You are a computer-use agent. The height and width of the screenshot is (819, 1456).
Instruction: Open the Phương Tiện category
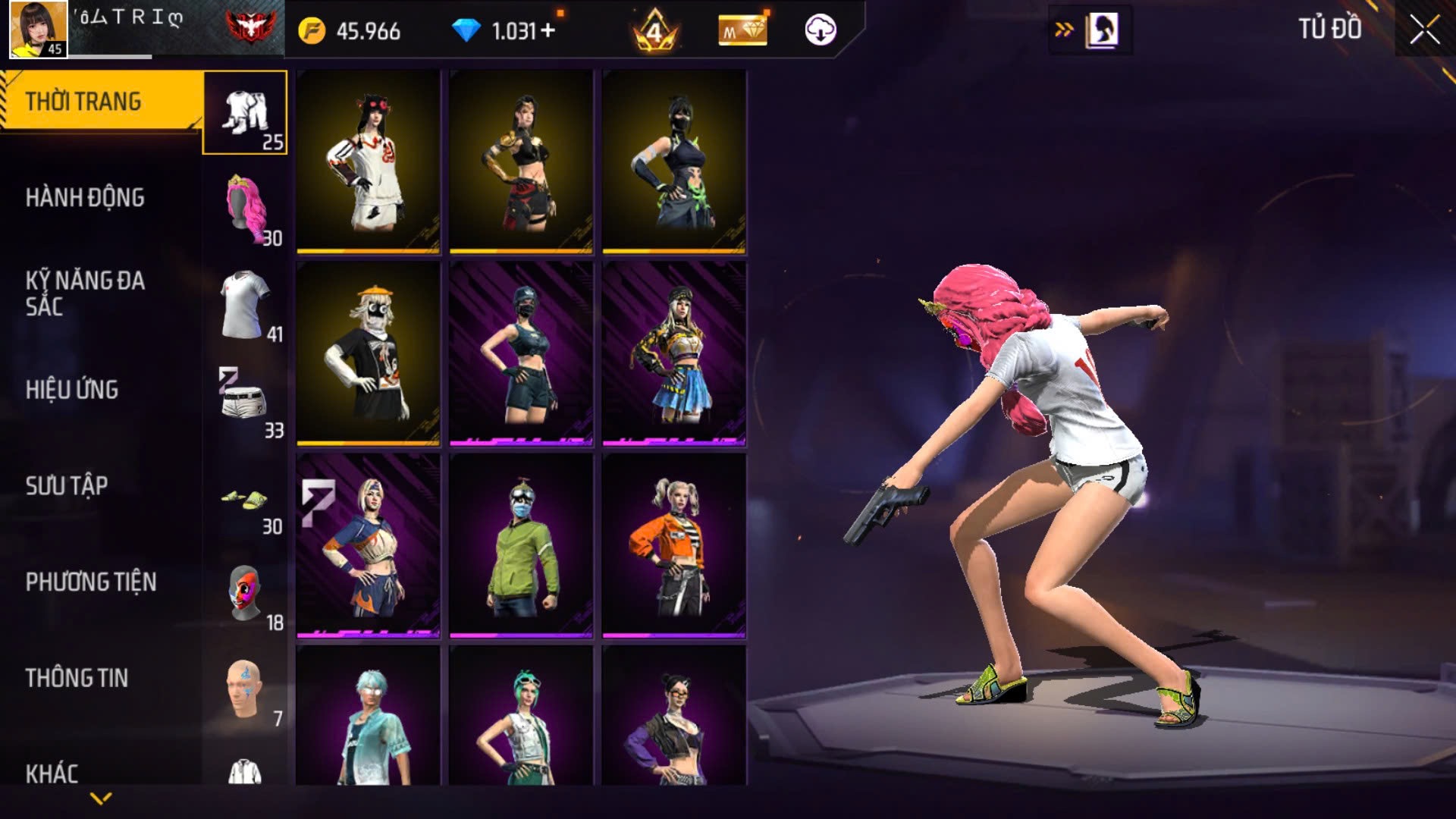coord(91,582)
